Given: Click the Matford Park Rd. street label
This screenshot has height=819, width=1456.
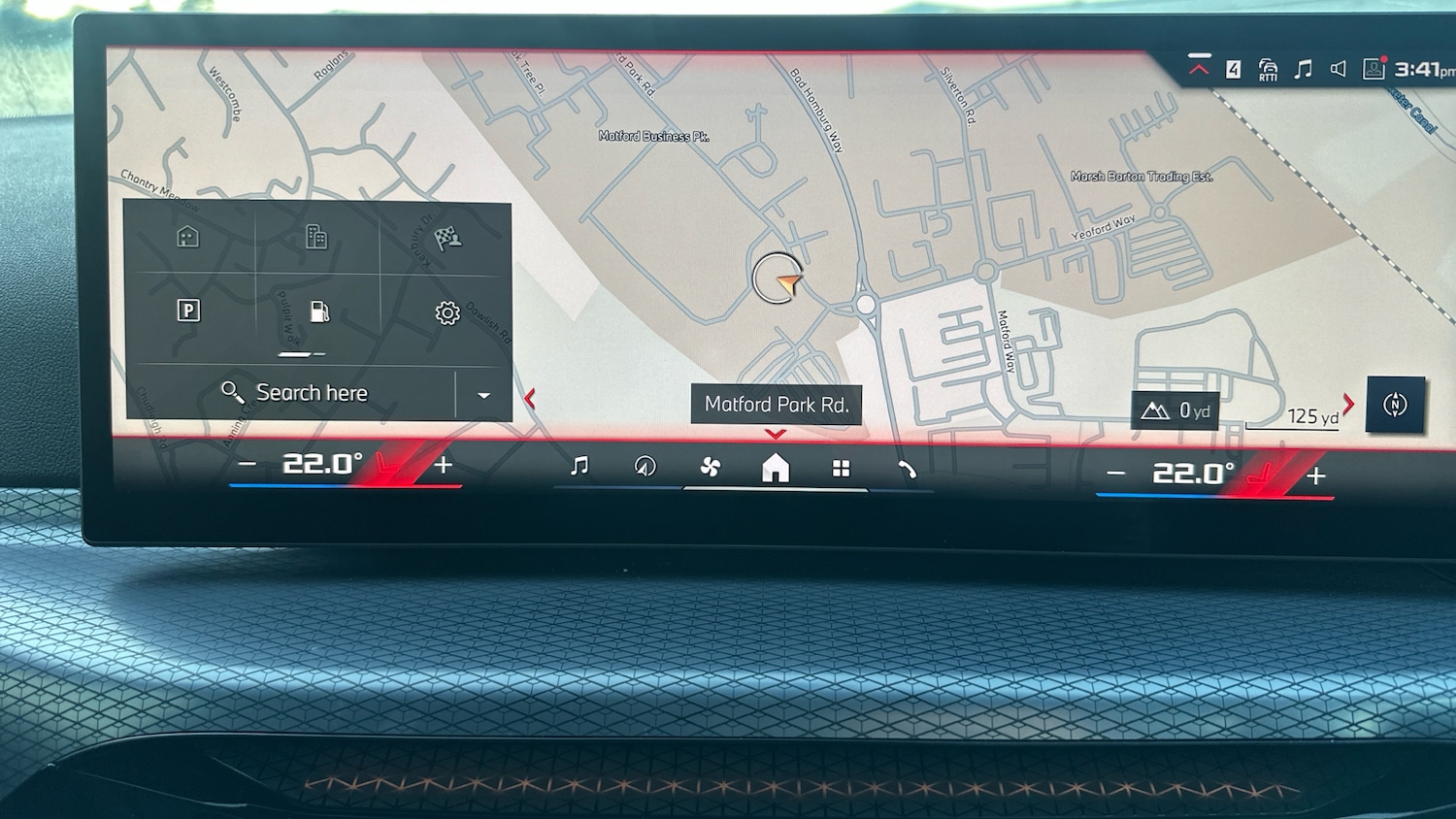Looking at the screenshot, I should click(777, 405).
